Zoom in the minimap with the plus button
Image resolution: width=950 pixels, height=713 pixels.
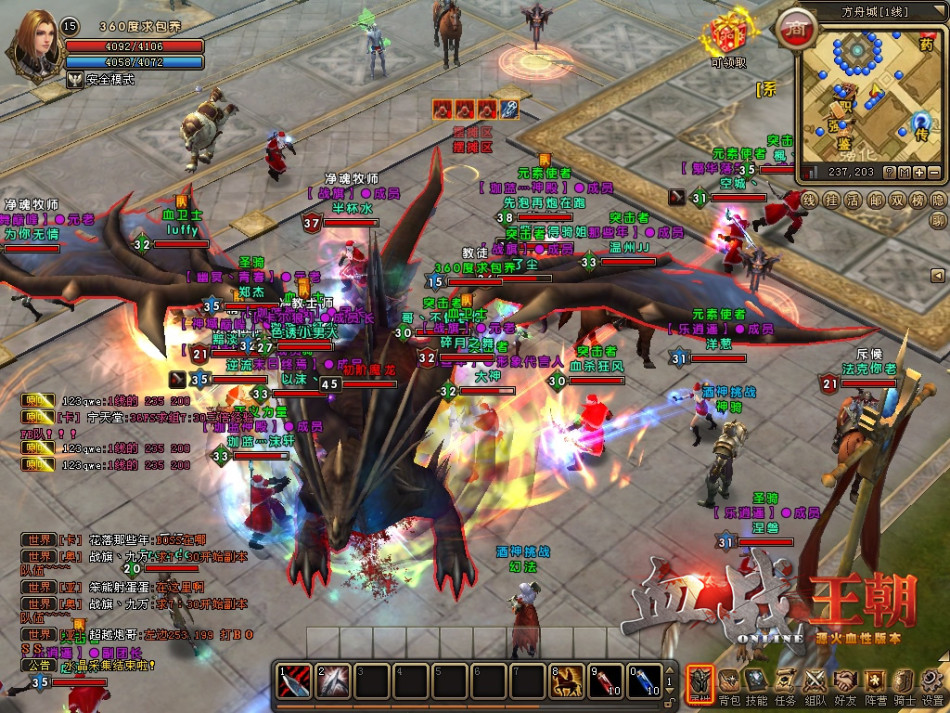point(920,172)
